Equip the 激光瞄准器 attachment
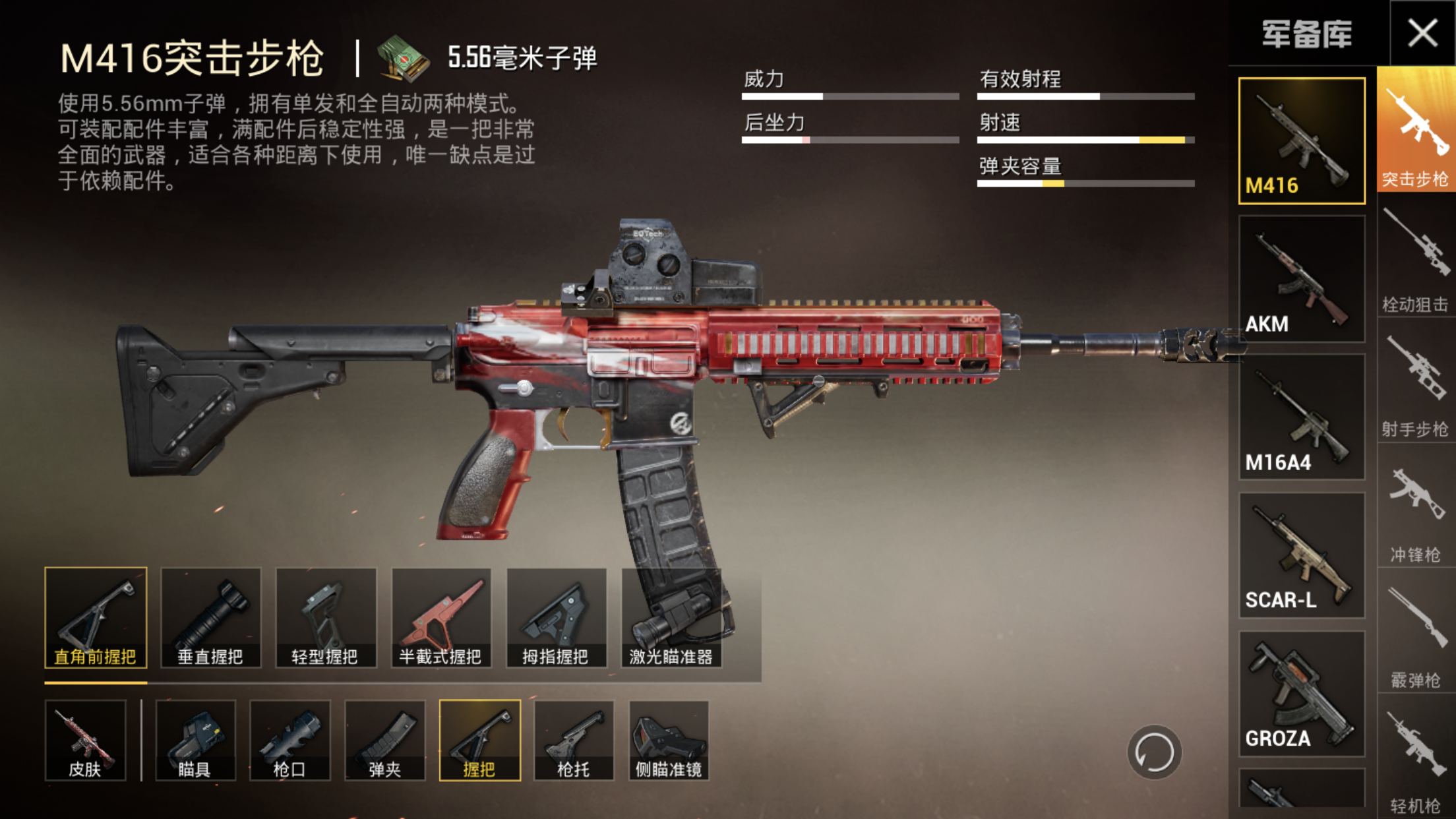The height and width of the screenshot is (819, 1456). click(x=671, y=618)
